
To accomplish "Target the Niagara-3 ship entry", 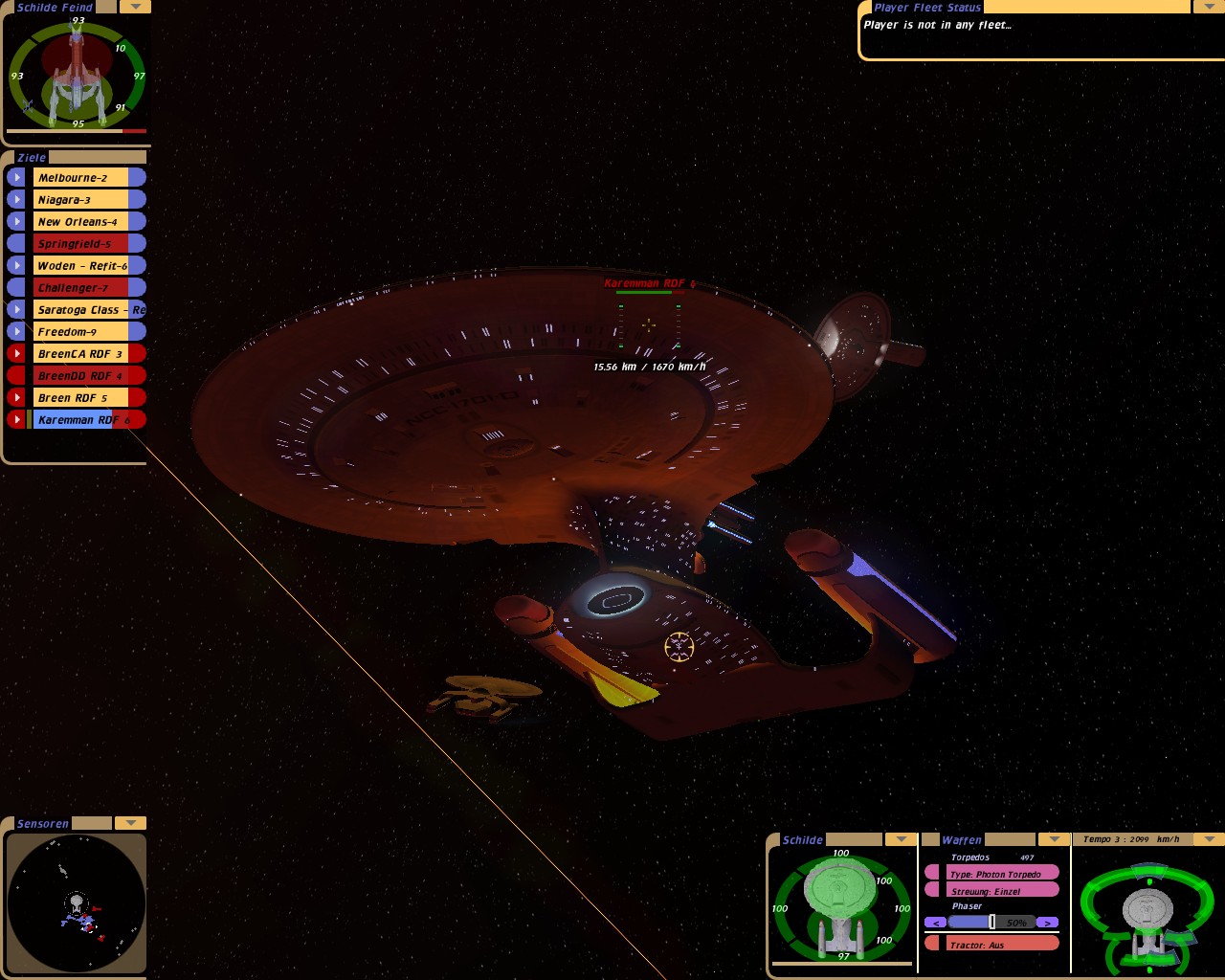I will pyautogui.click(x=80, y=199).
